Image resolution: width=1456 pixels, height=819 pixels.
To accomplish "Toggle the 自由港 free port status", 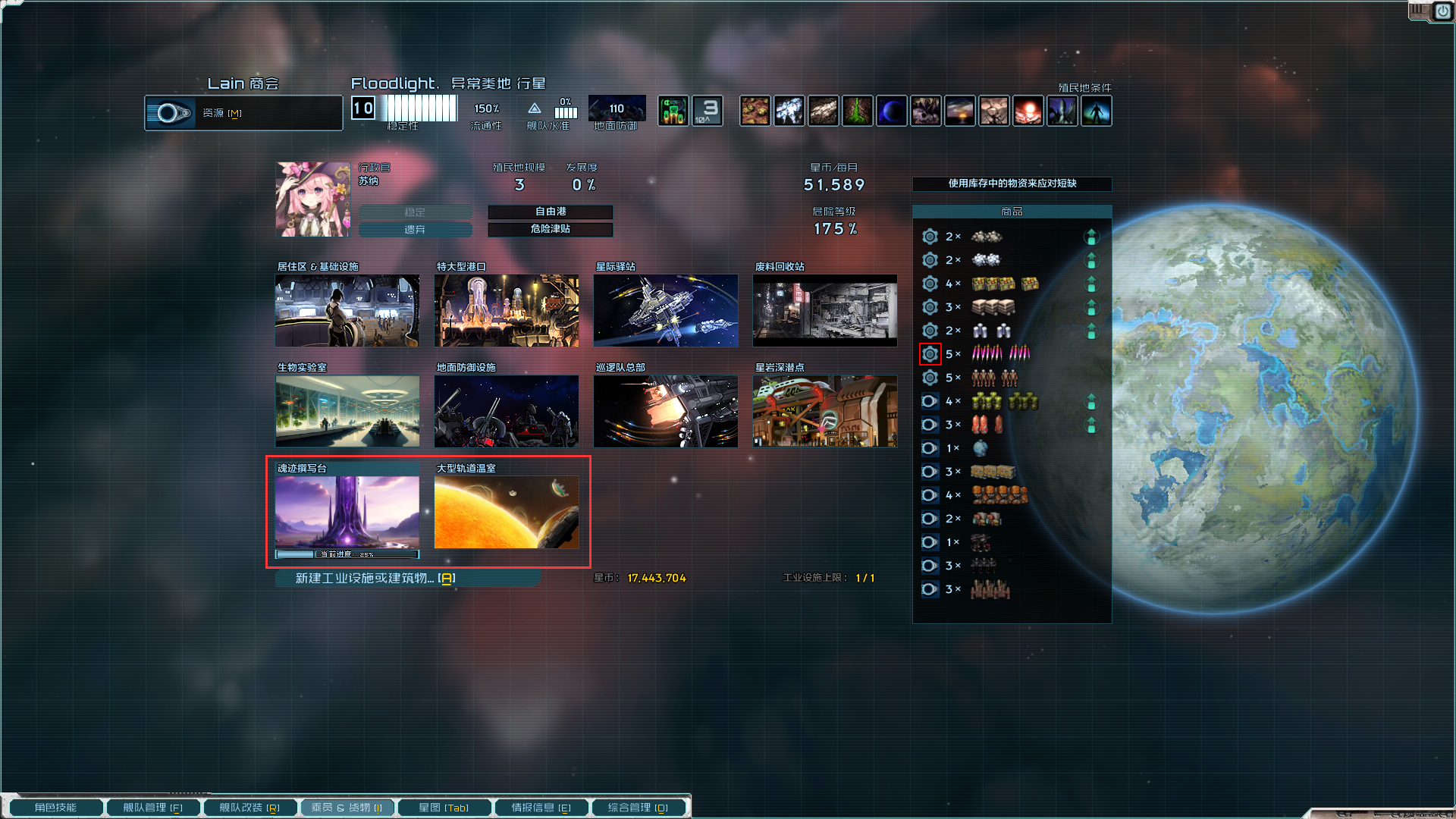I will pos(551,212).
